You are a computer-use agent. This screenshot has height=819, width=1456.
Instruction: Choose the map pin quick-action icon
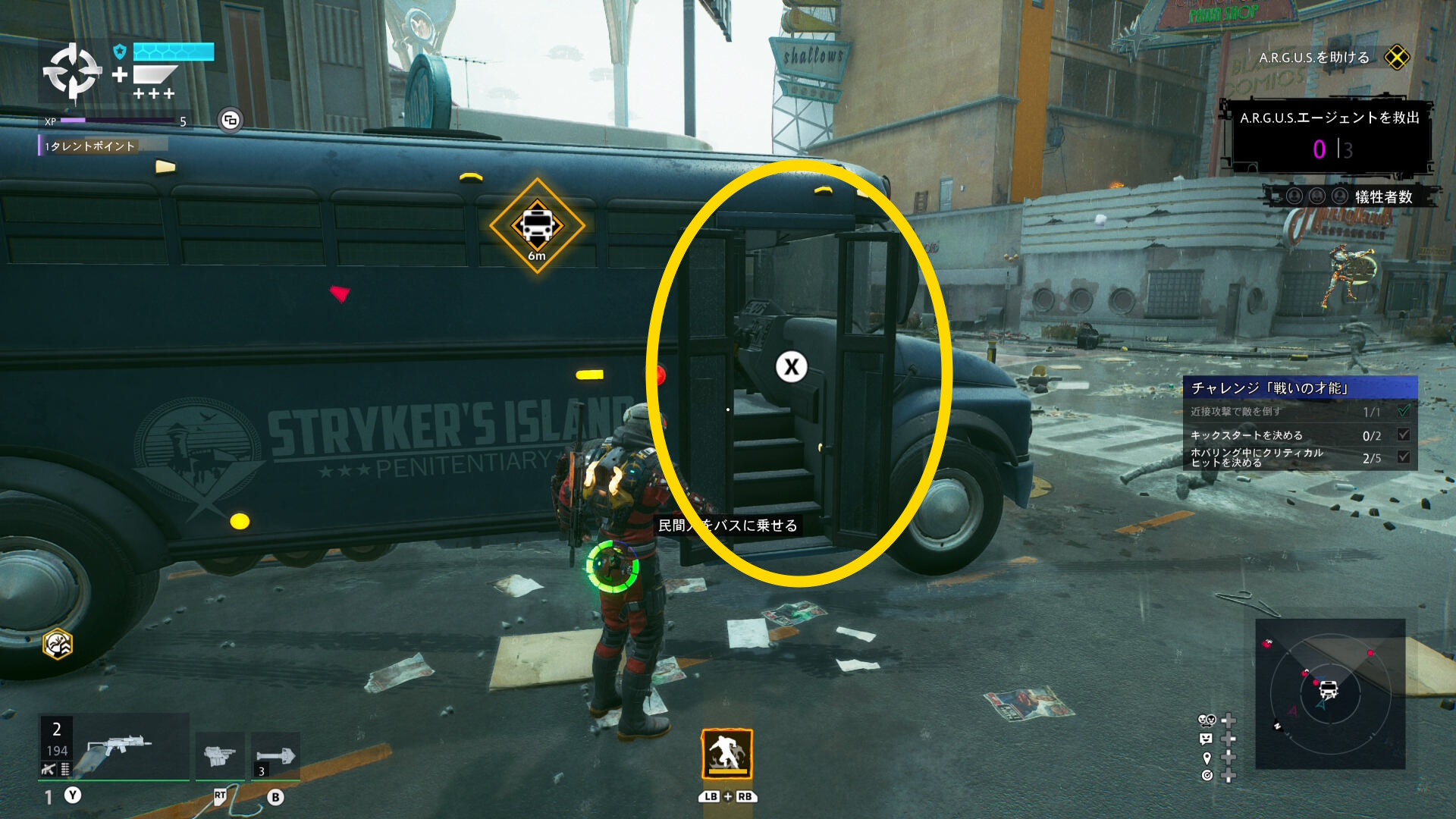coord(1207,758)
